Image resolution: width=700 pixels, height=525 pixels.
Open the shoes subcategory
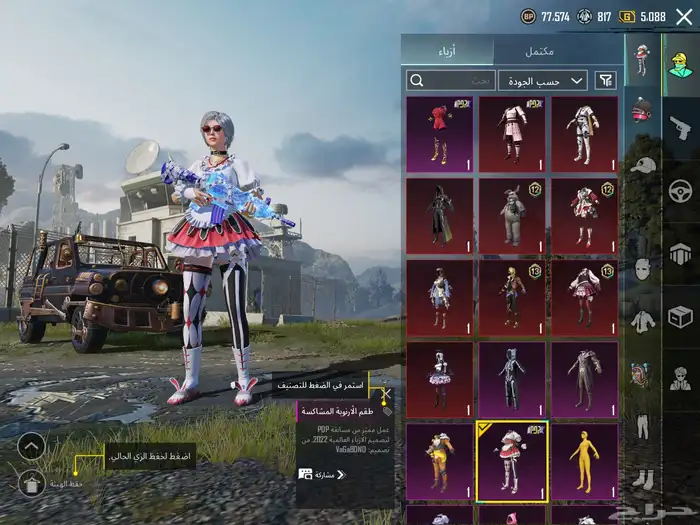point(641,478)
